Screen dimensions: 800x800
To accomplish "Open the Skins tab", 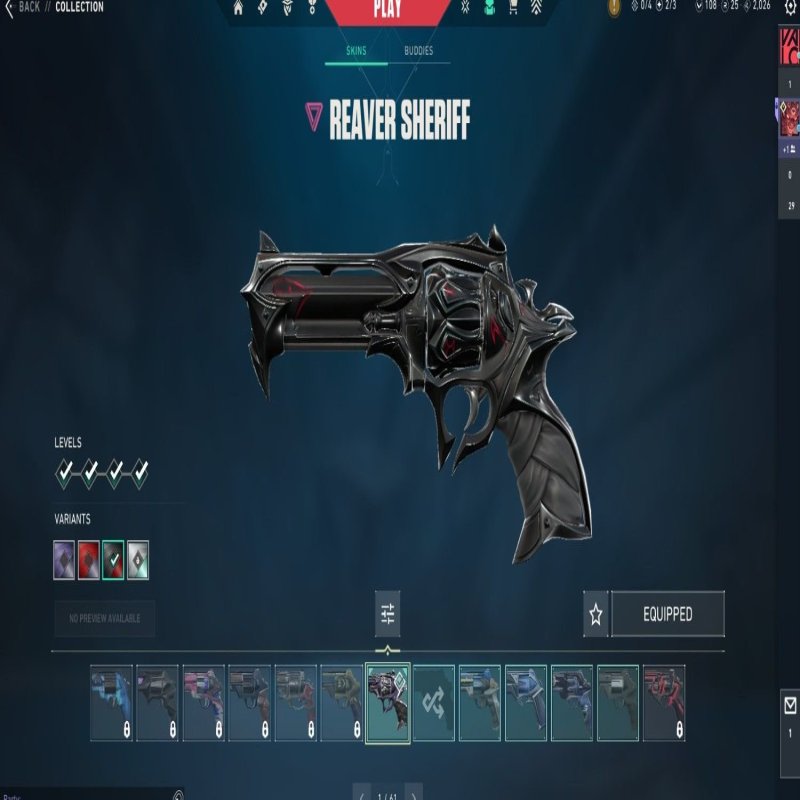I will point(356,51).
